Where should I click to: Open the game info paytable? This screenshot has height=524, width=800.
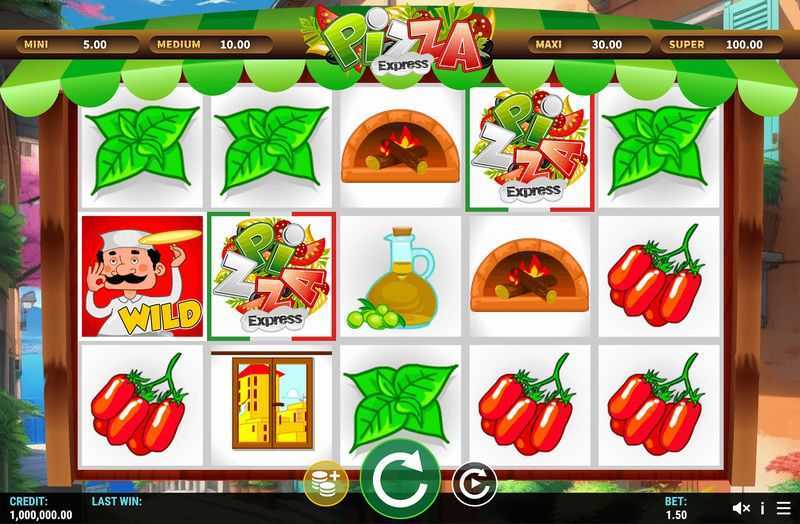(762, 509)
